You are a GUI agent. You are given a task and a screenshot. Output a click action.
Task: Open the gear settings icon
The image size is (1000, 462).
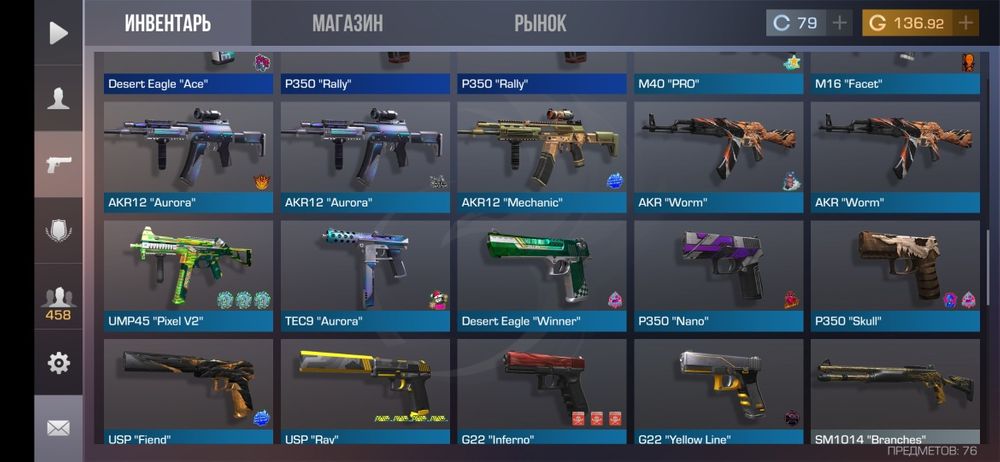click(x=58, y=363)
